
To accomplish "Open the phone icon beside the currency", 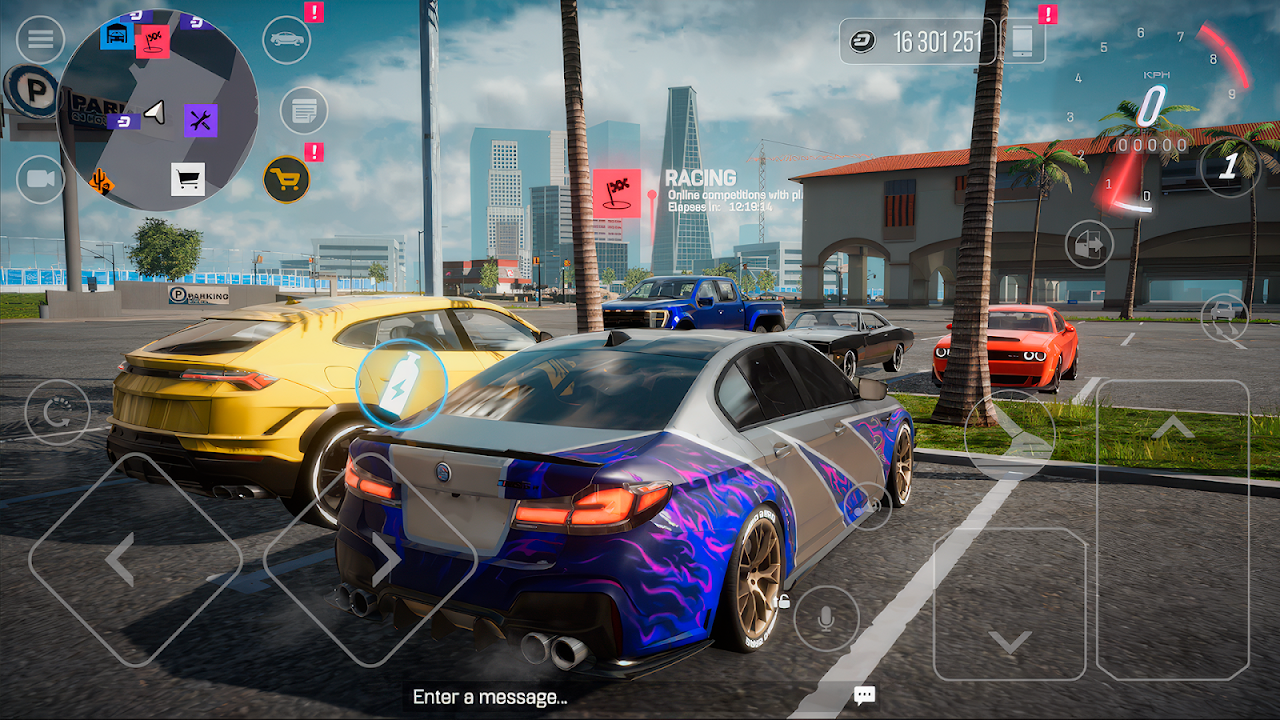I will (x=1022, y=41).
